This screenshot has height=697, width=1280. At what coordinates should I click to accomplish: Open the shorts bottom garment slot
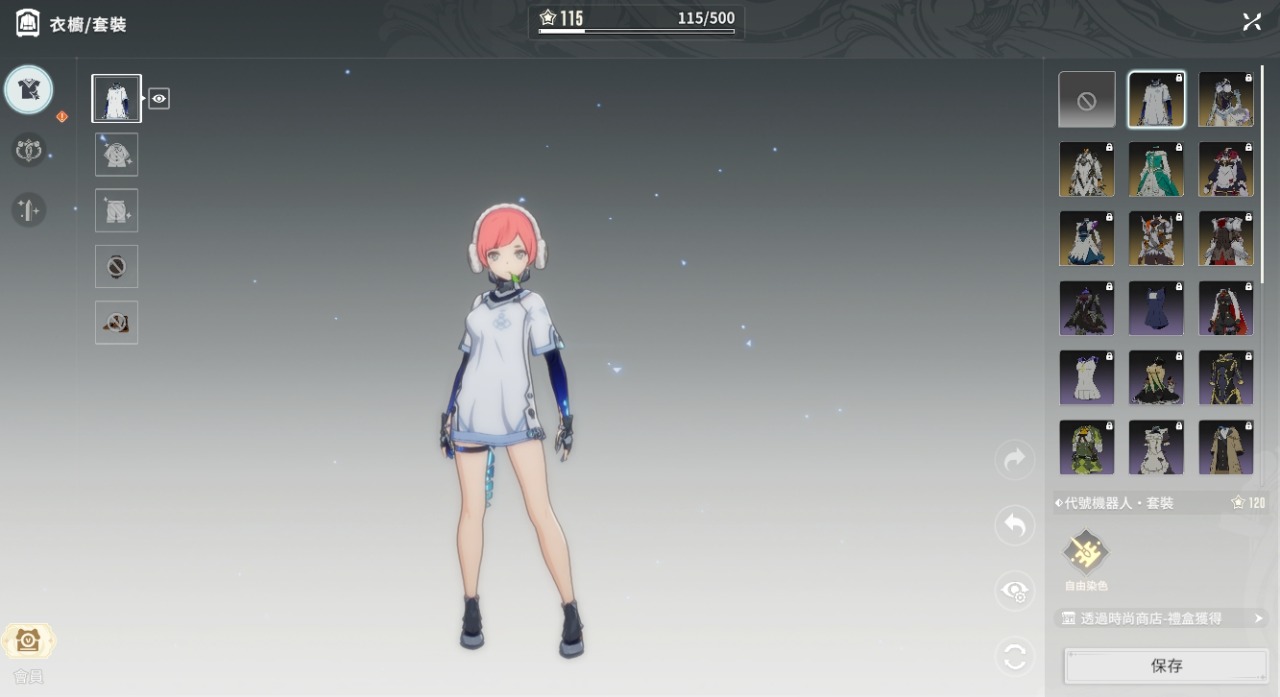pos(117,210)
